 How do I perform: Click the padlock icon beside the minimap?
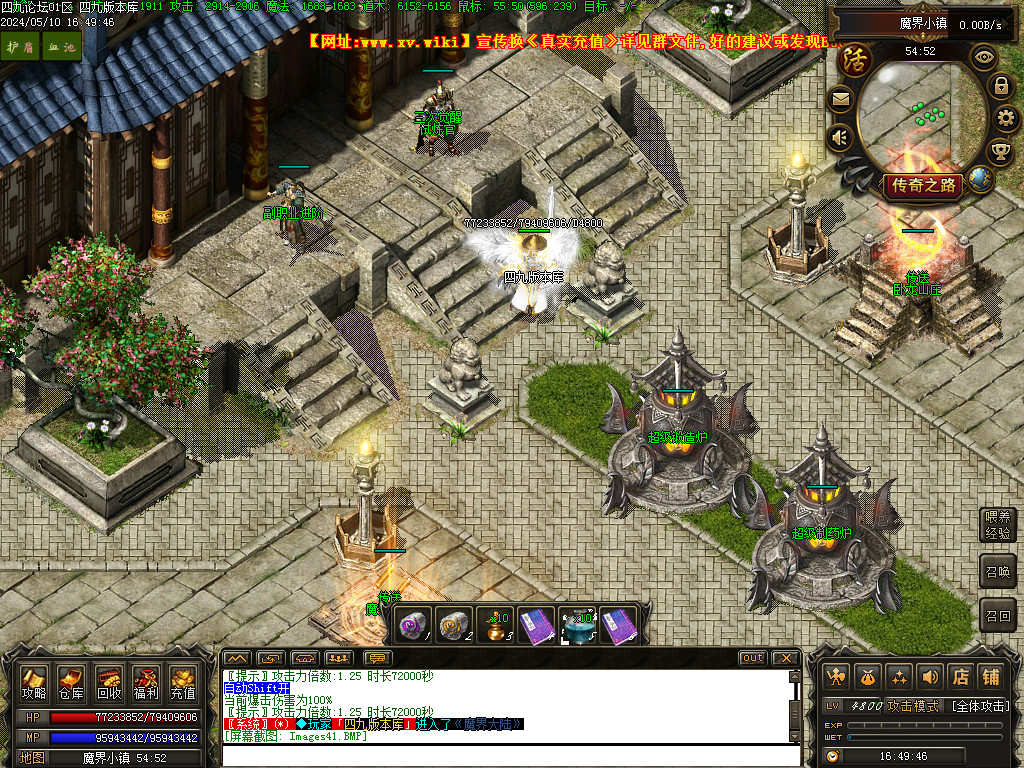(x=1000, y=86)
